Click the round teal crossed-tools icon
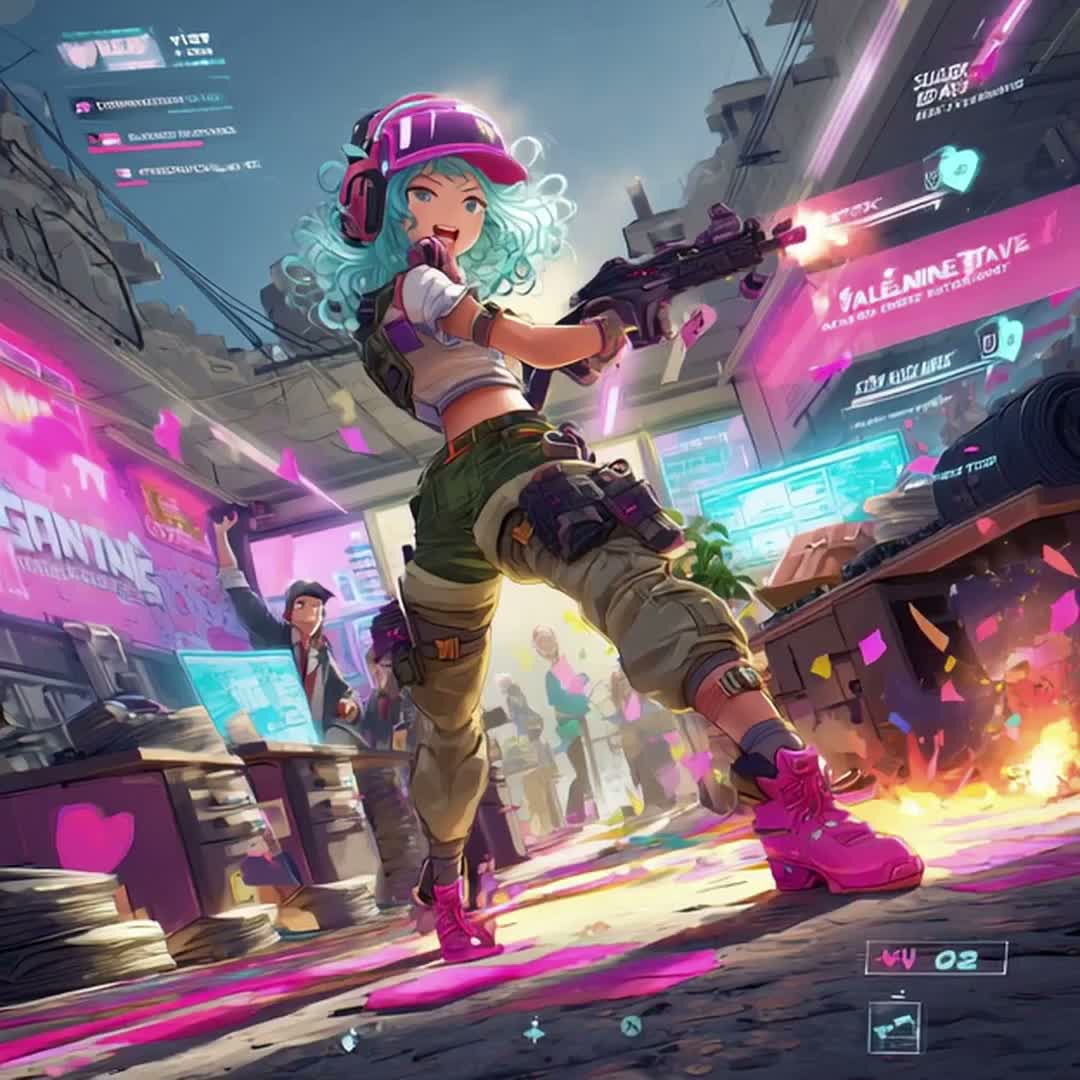The image size is (1080, 1080). [630, 1024]
